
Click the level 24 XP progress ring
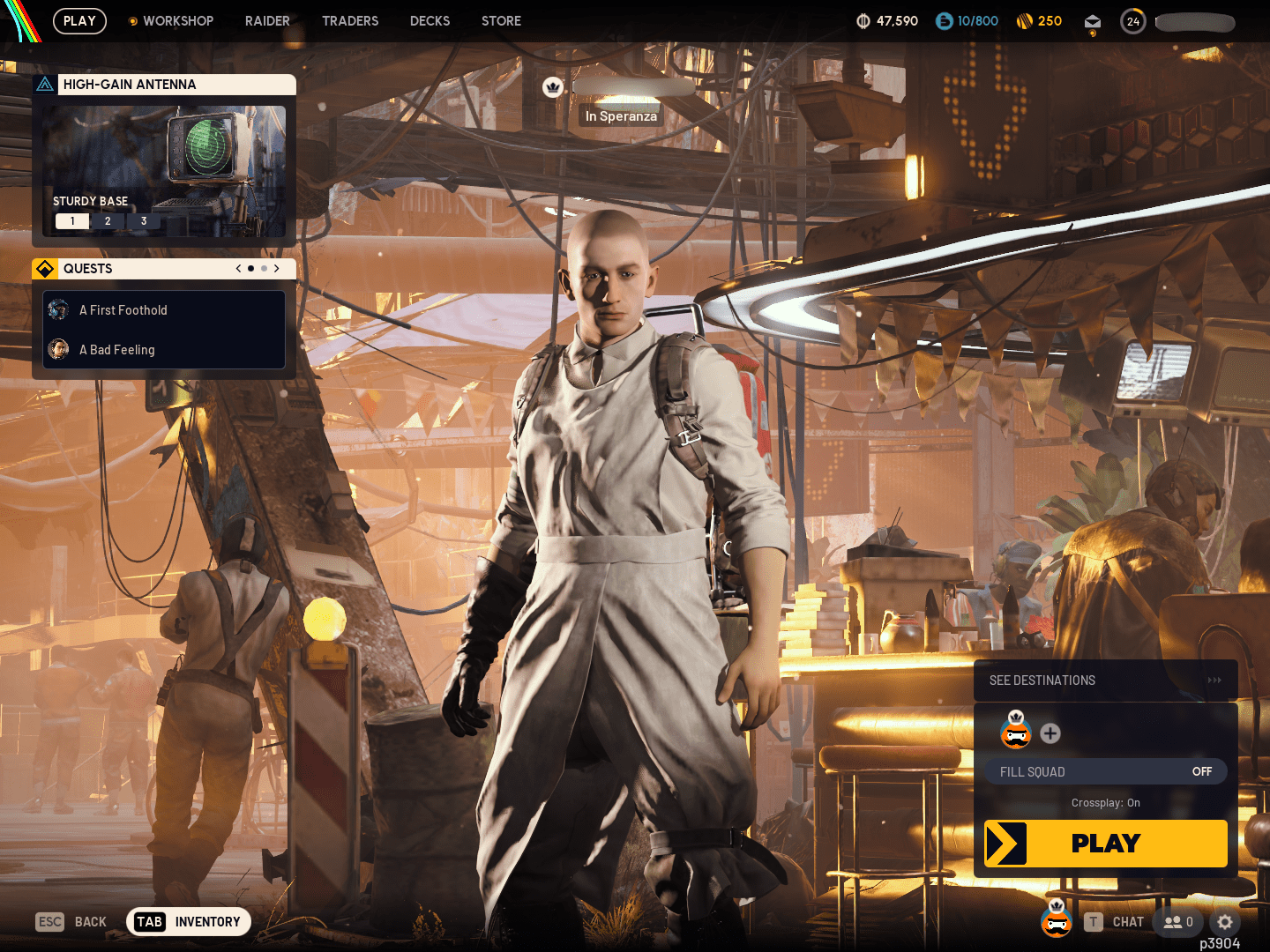[1132, 21]
